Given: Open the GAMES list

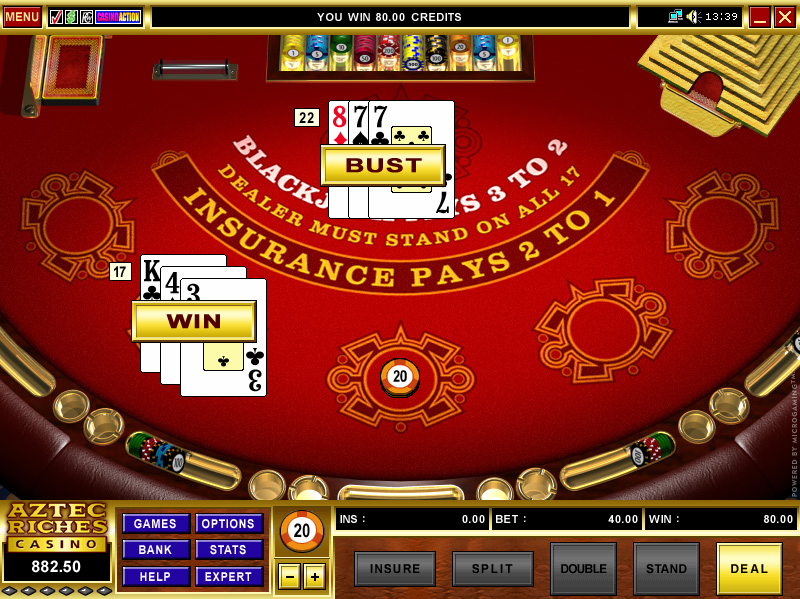Looking at the screenshot, I should [x=155, y=524].
